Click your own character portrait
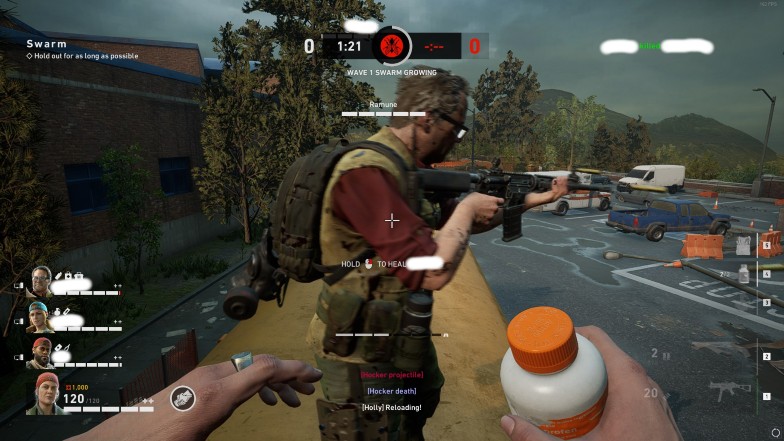Image resolution: width=784 pixels, height=441 pixels. pyautogui.click(x=44, y=393)
